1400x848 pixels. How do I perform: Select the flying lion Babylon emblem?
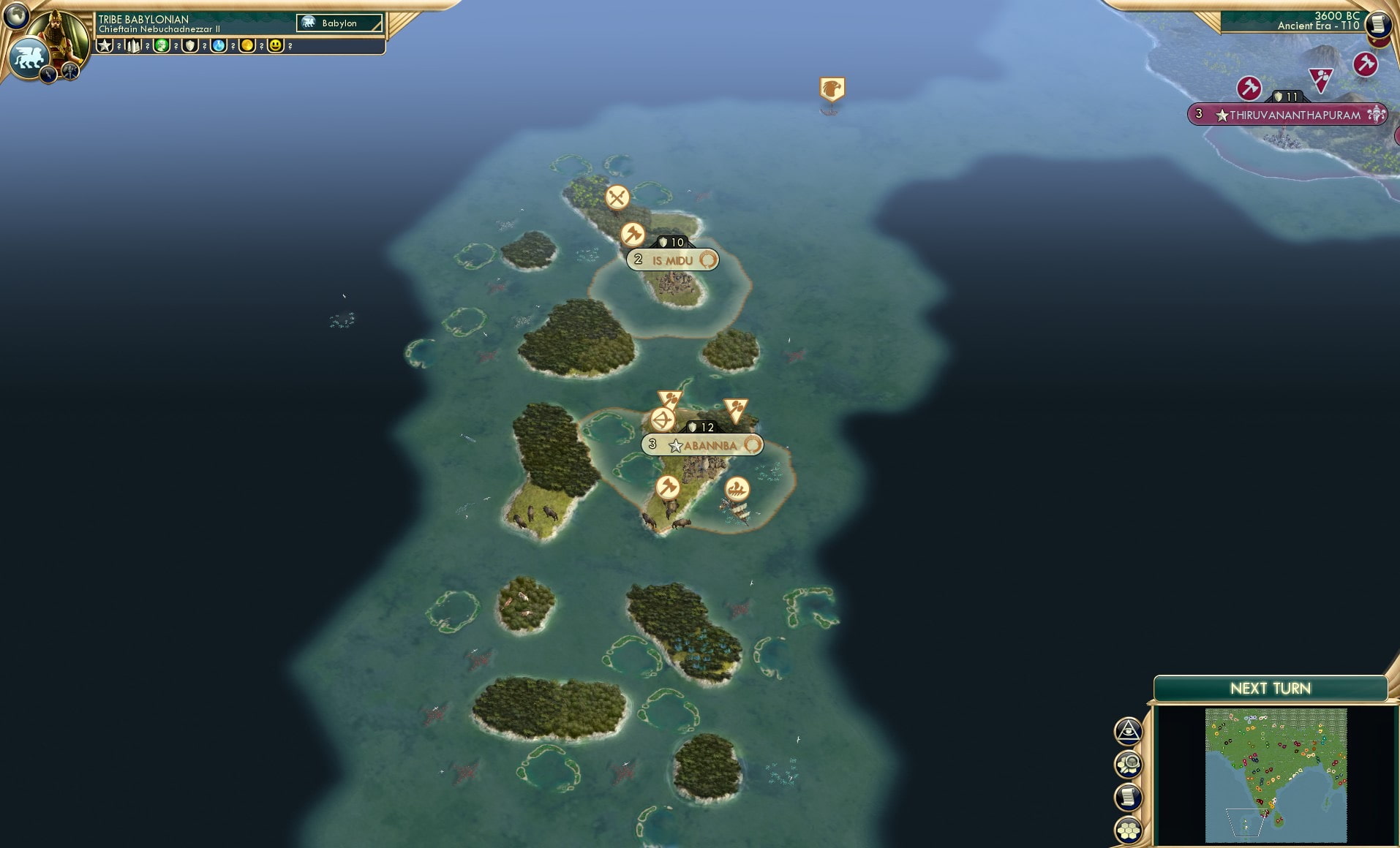pos(29,56)
